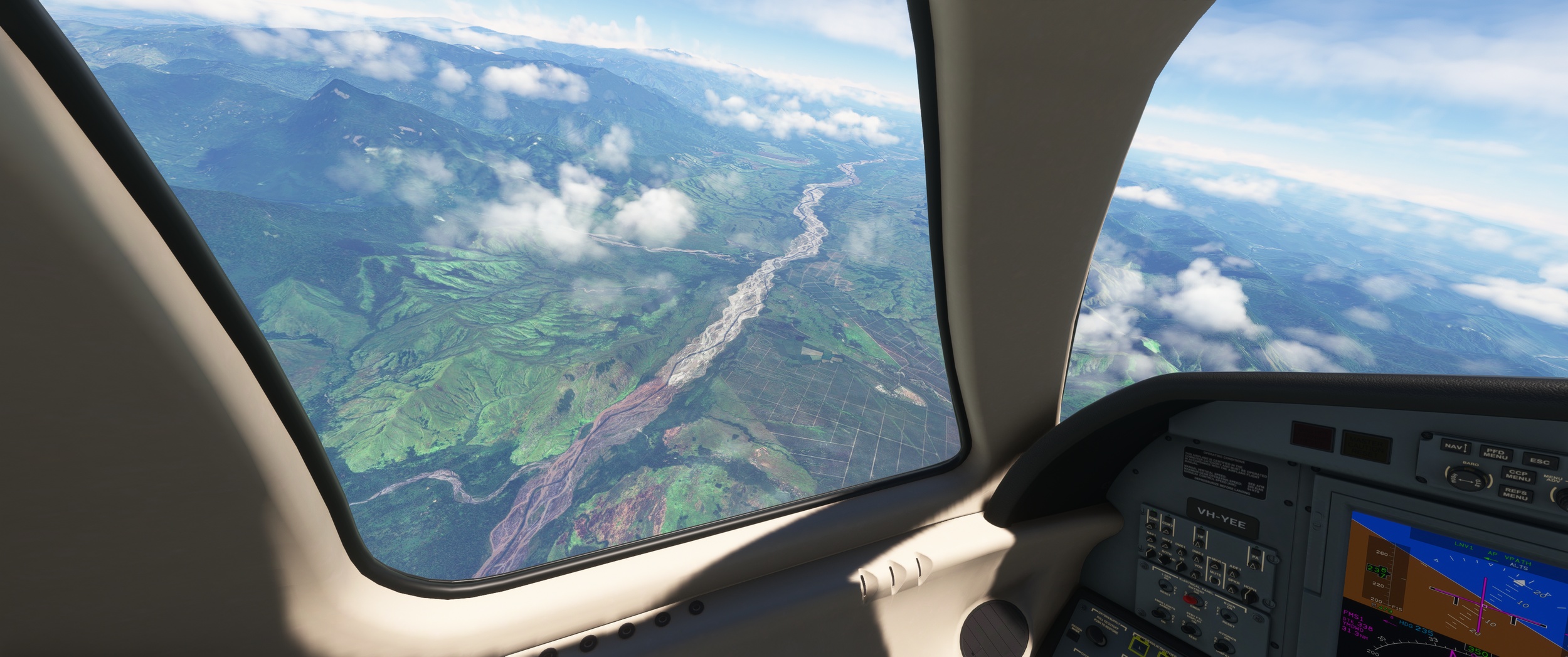The image size is (1568, 657).
Task: Acknowledge the red Master Warning light
Action: coord(1313,437)
